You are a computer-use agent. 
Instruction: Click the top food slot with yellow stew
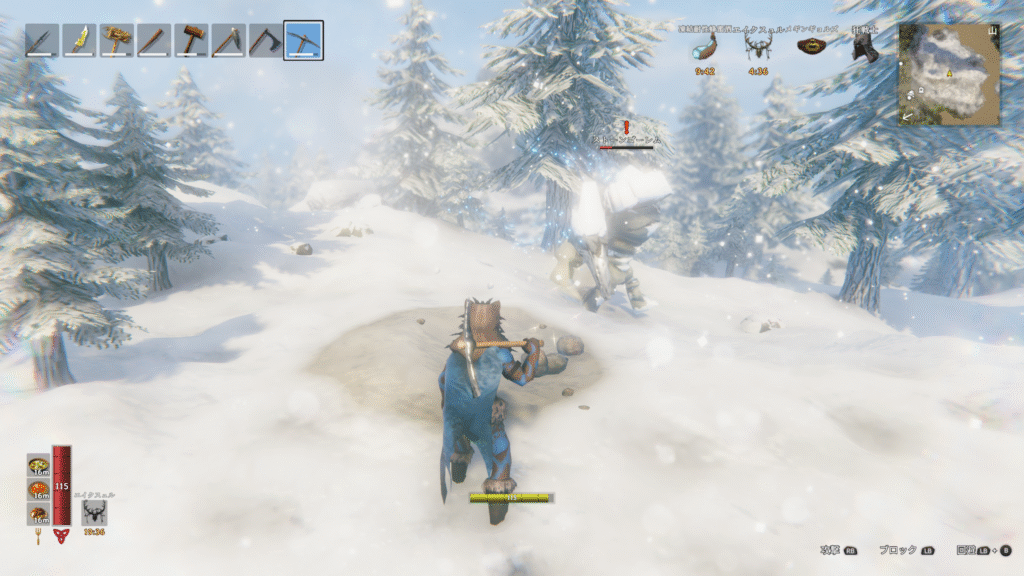[x=39, y=465]
